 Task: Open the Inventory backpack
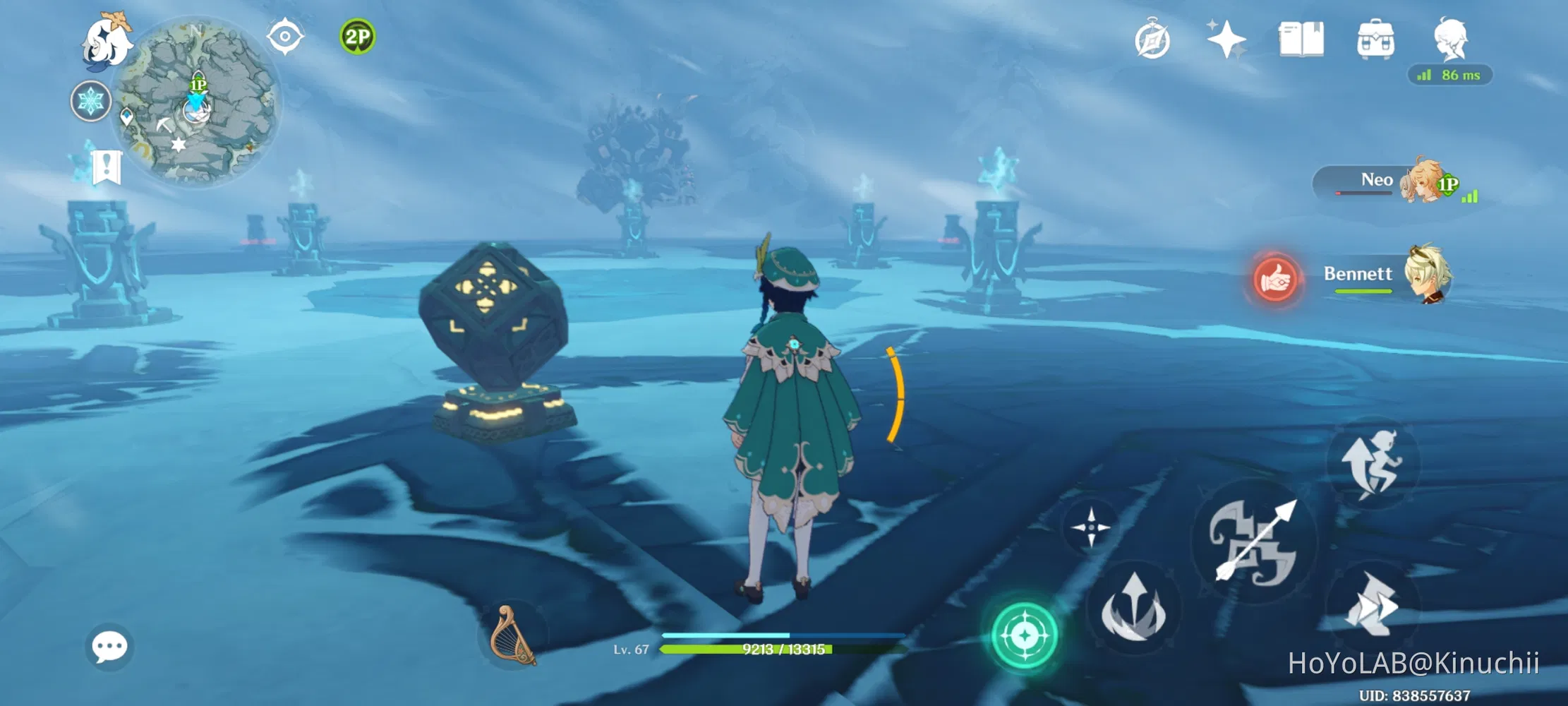1375,40
